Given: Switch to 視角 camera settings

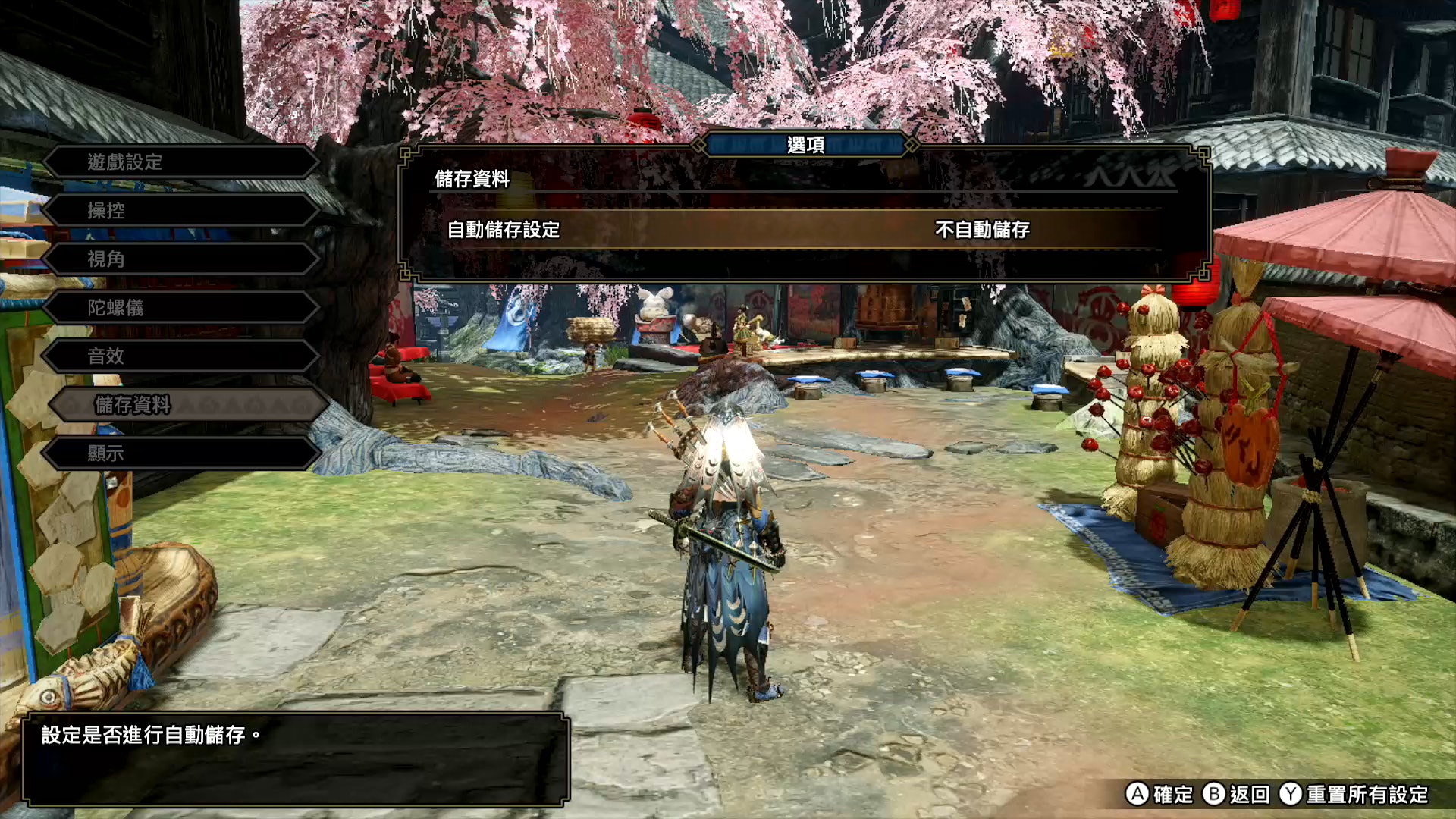Looking at the screenshot, I should pyautogui.click(x=180, y=259).
